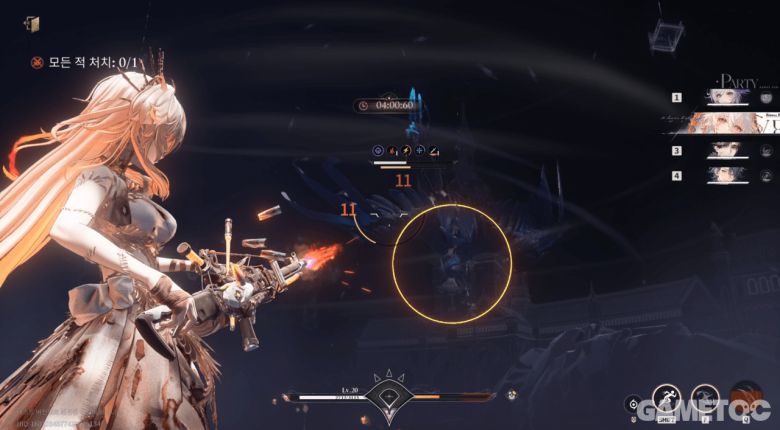
Task: Use the skill icon beside the sprint button
Action: pos(705,398)
